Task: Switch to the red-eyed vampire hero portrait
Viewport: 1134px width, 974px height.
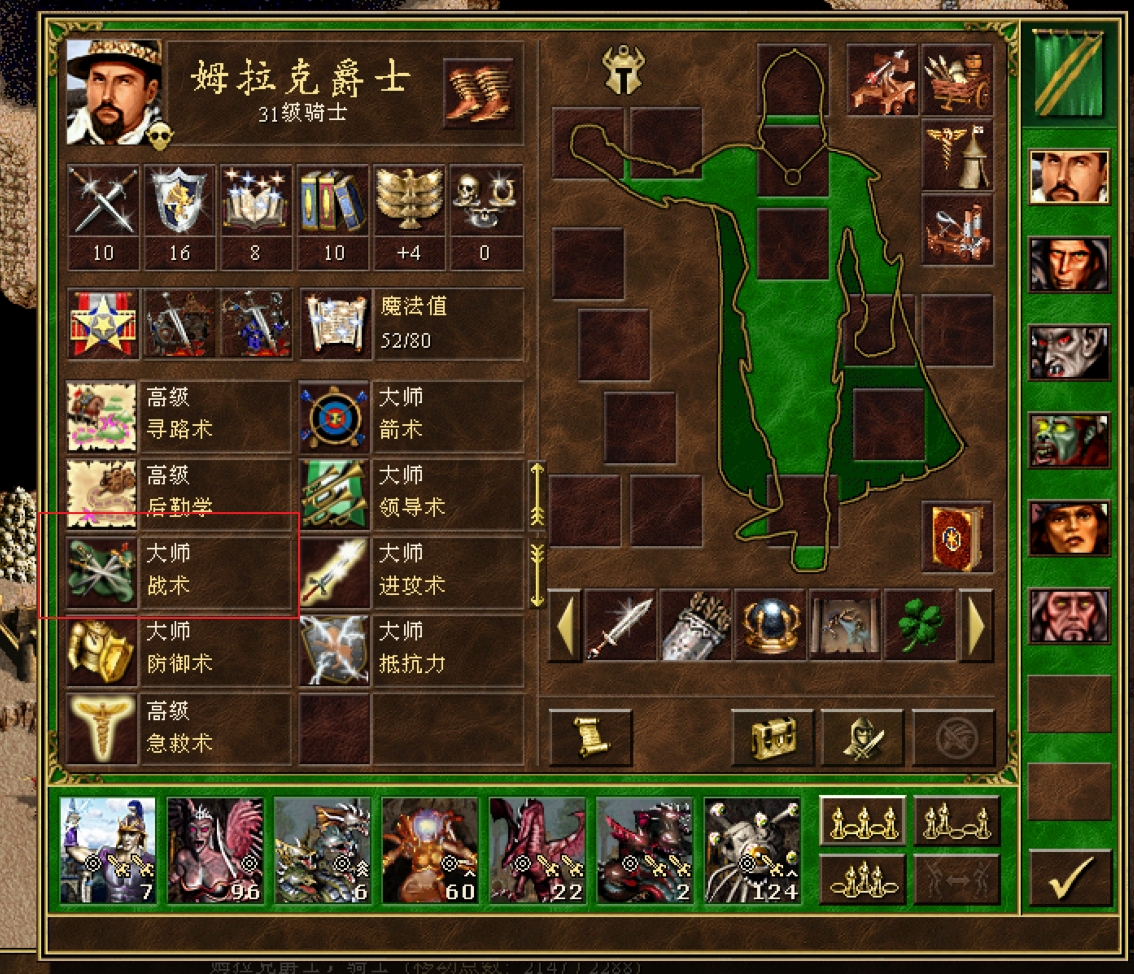Action: (x=1069, y=353)
